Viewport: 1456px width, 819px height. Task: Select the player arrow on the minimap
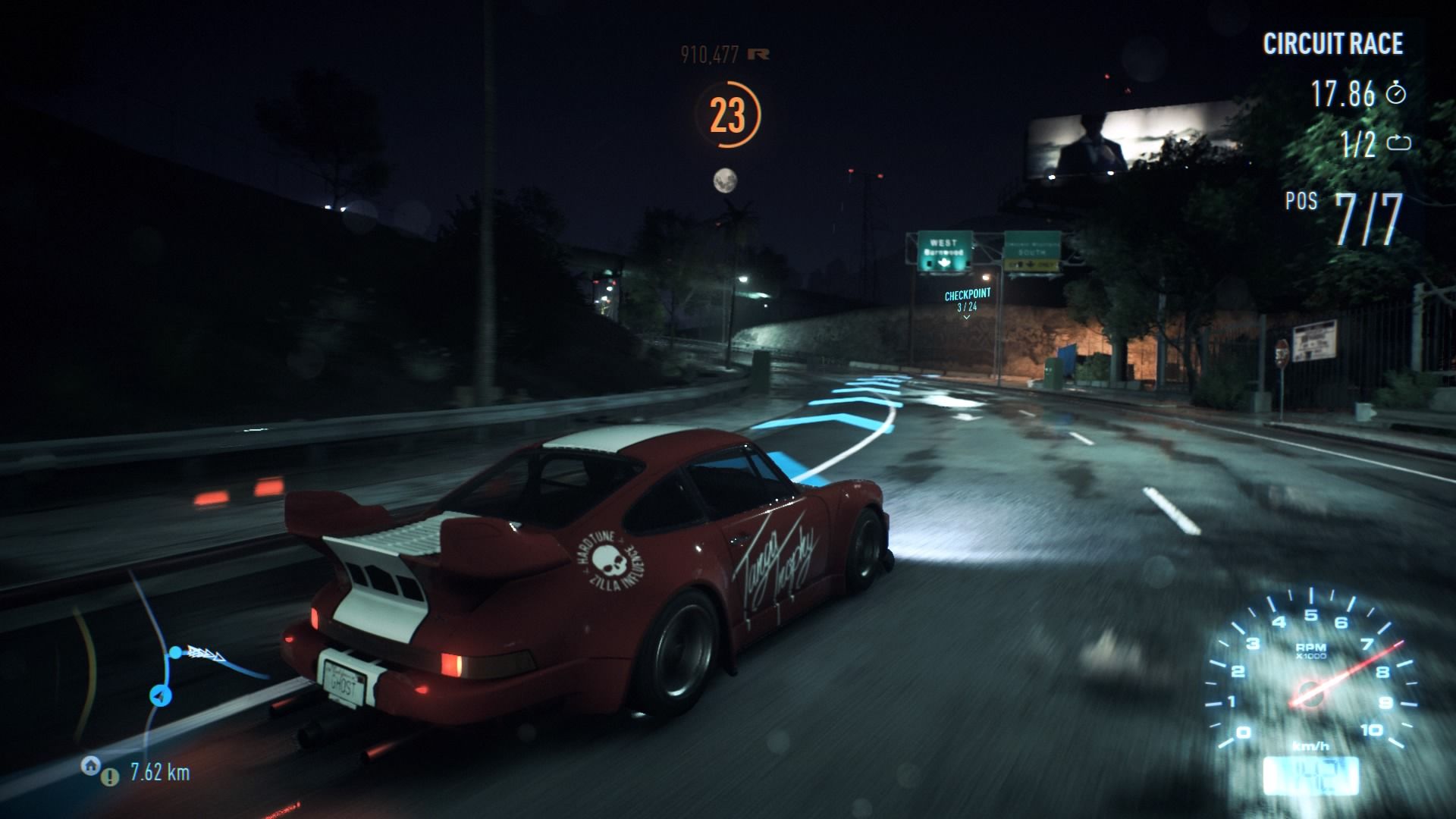160,695
